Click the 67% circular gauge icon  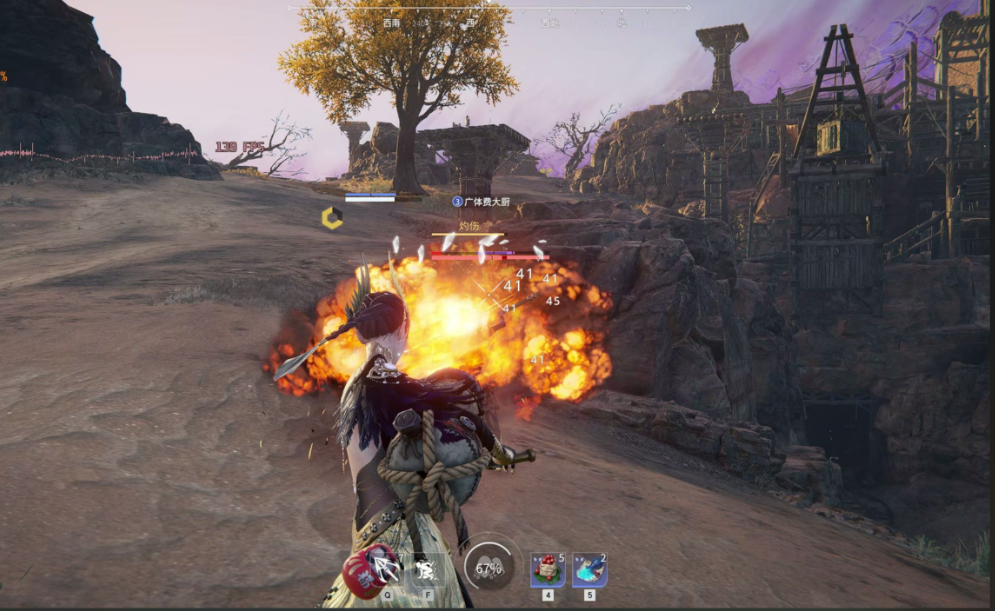pyautogui.click(x=488, y=568)
